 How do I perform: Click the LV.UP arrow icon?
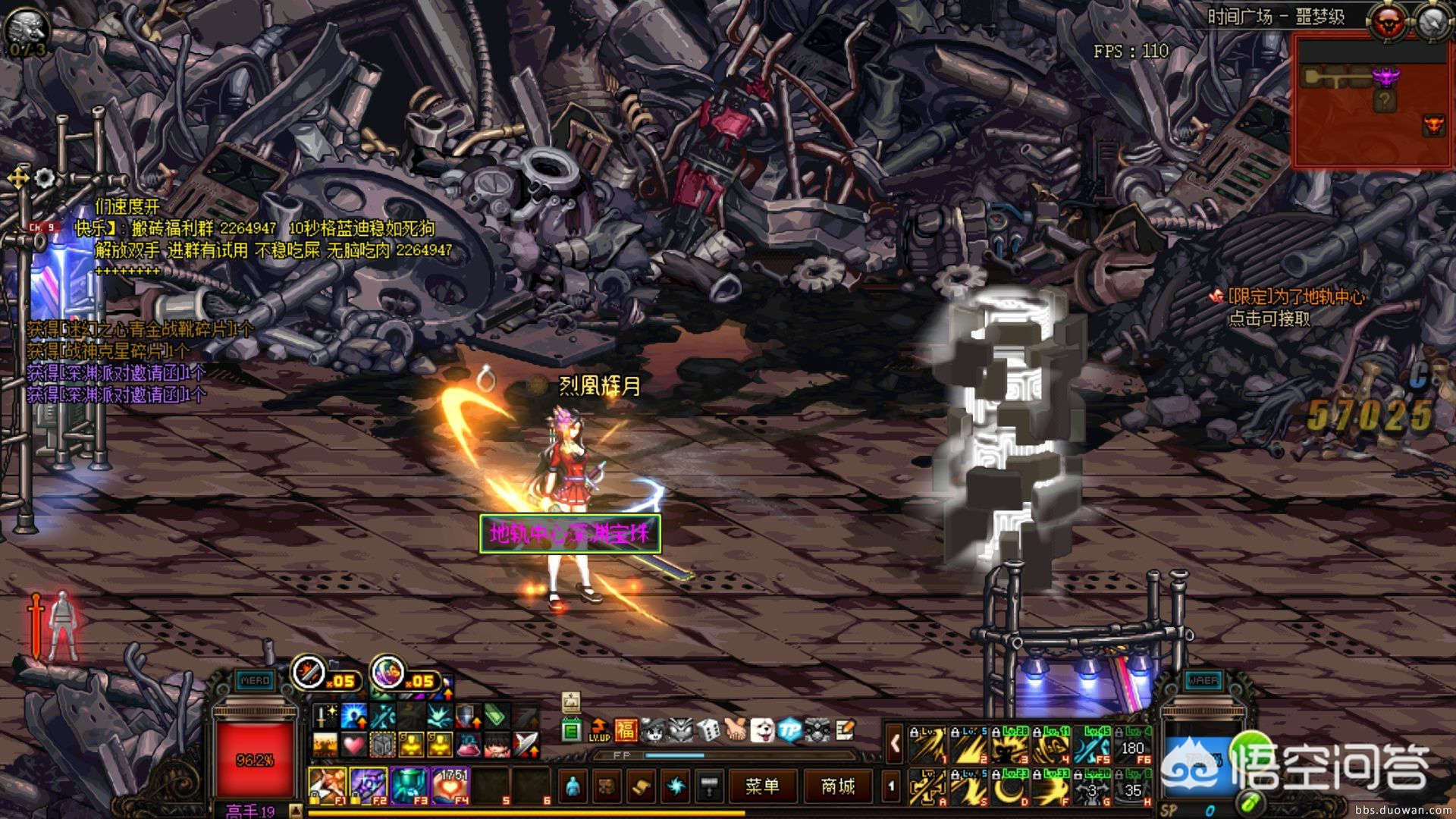click(x=599, y=730)
